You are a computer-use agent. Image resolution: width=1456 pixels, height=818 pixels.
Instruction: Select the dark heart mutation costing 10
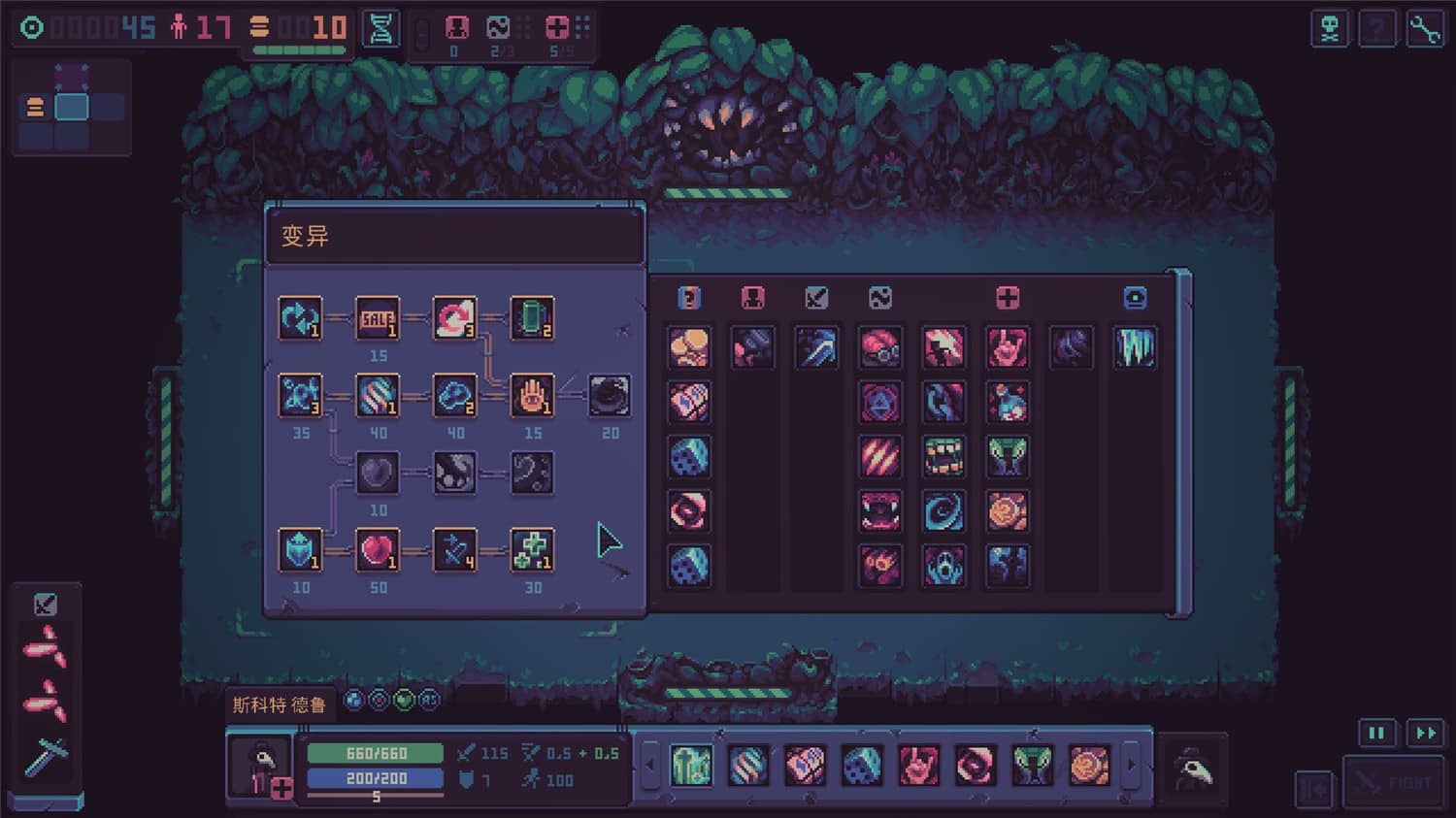pyautogui.click(x=379, y=474)
